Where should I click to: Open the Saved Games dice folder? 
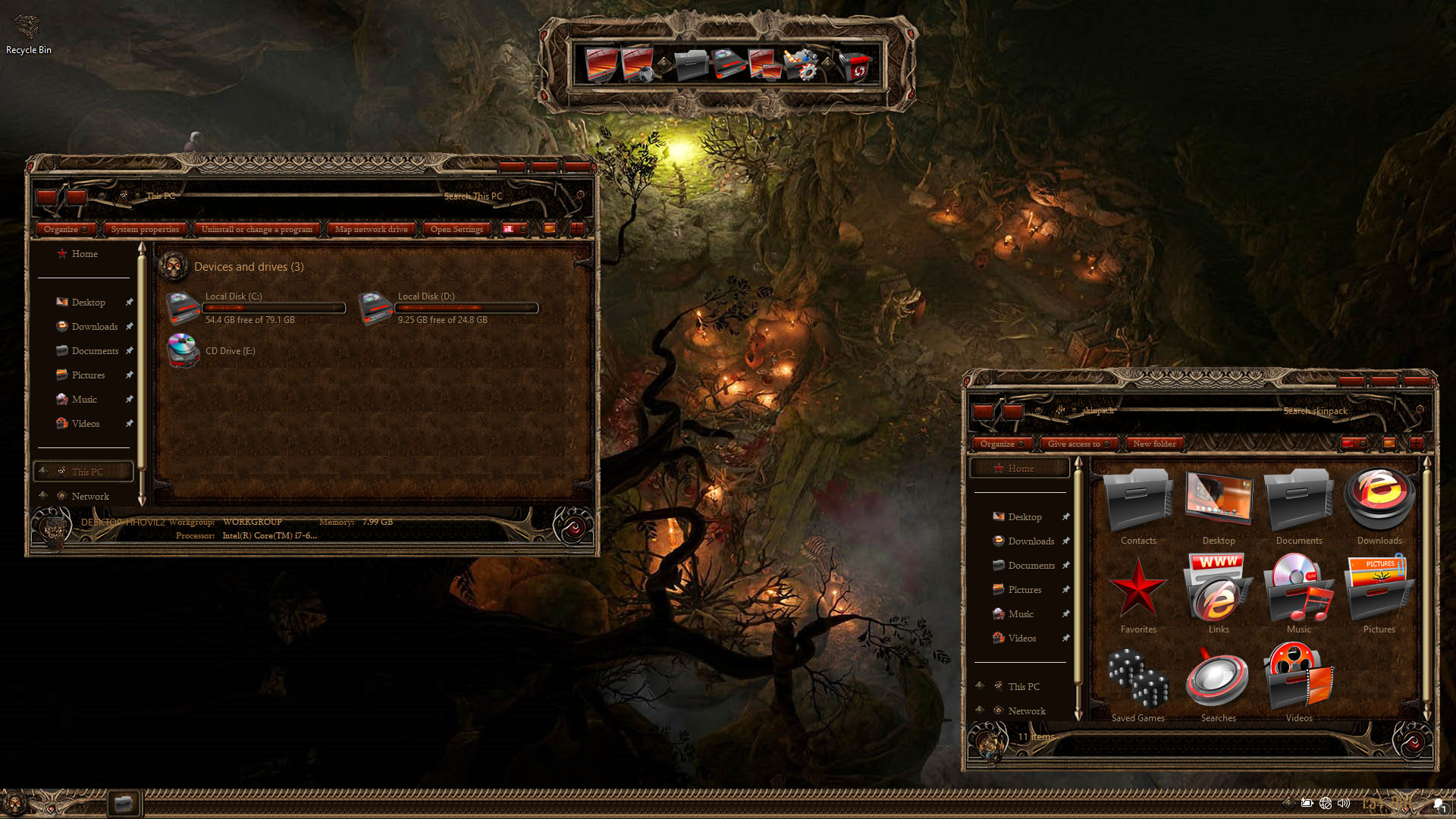point(1137,681)
